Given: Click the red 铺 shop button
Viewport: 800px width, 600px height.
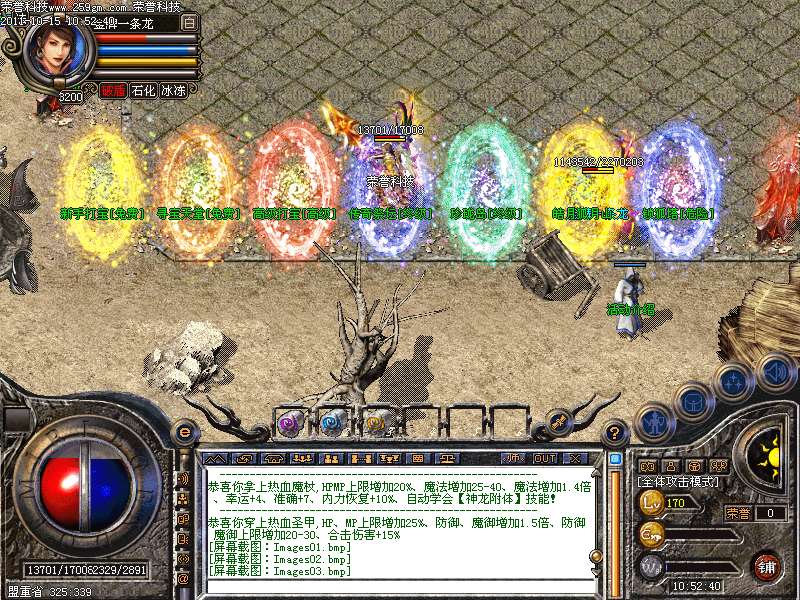Looking at the screenshot, I should tap(767, 566).
